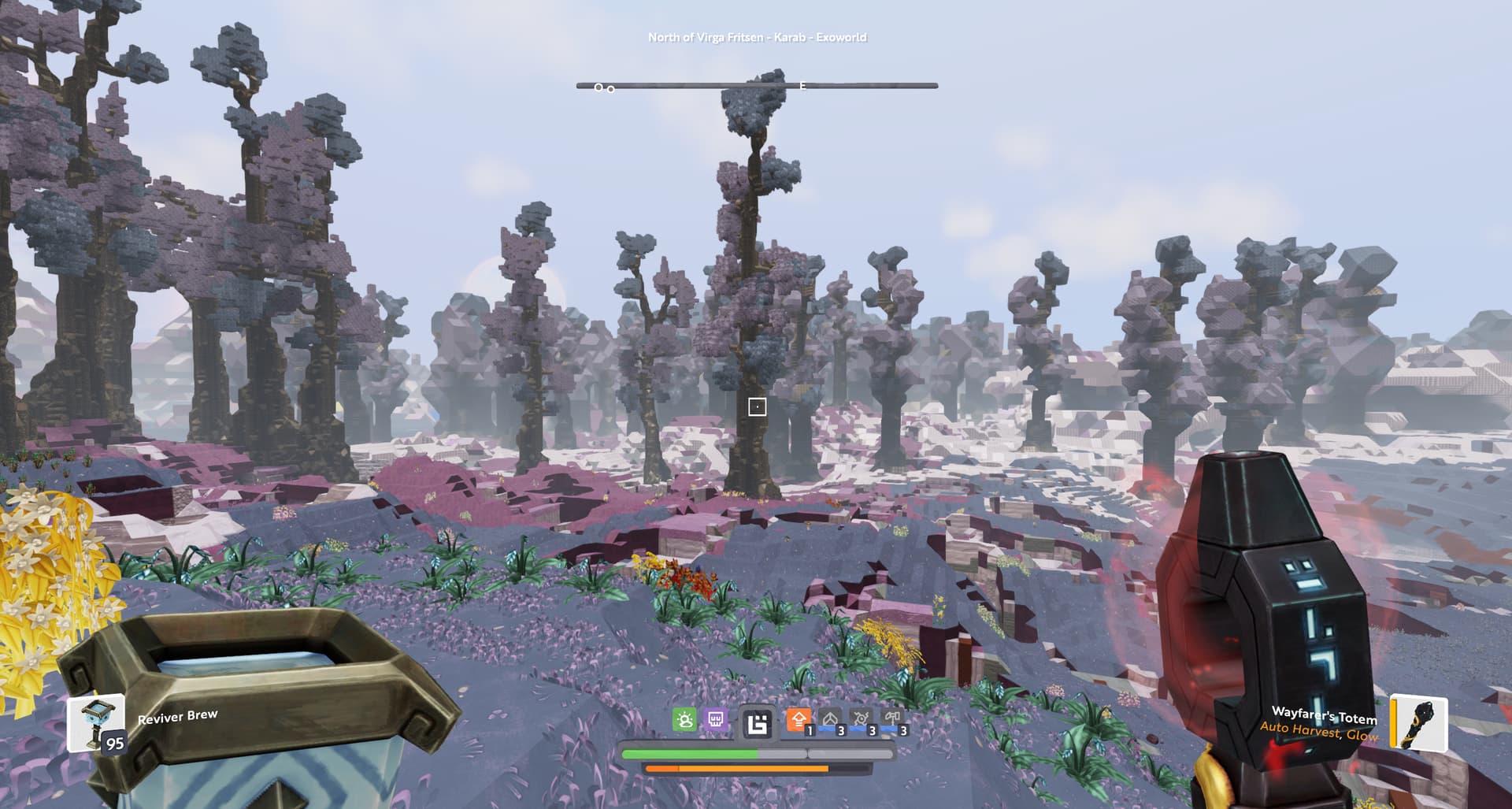Open the central Boundless logo emblem
The height and width of the screenshot is (809, 1512).
(758, 722)
